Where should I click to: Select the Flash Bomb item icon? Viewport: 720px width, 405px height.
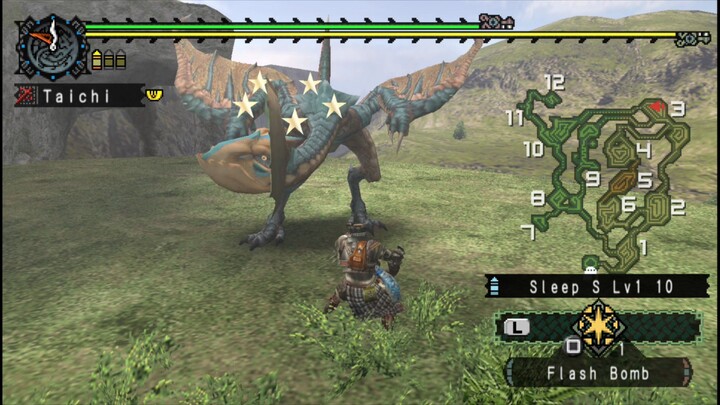click(x=599, y=328)
